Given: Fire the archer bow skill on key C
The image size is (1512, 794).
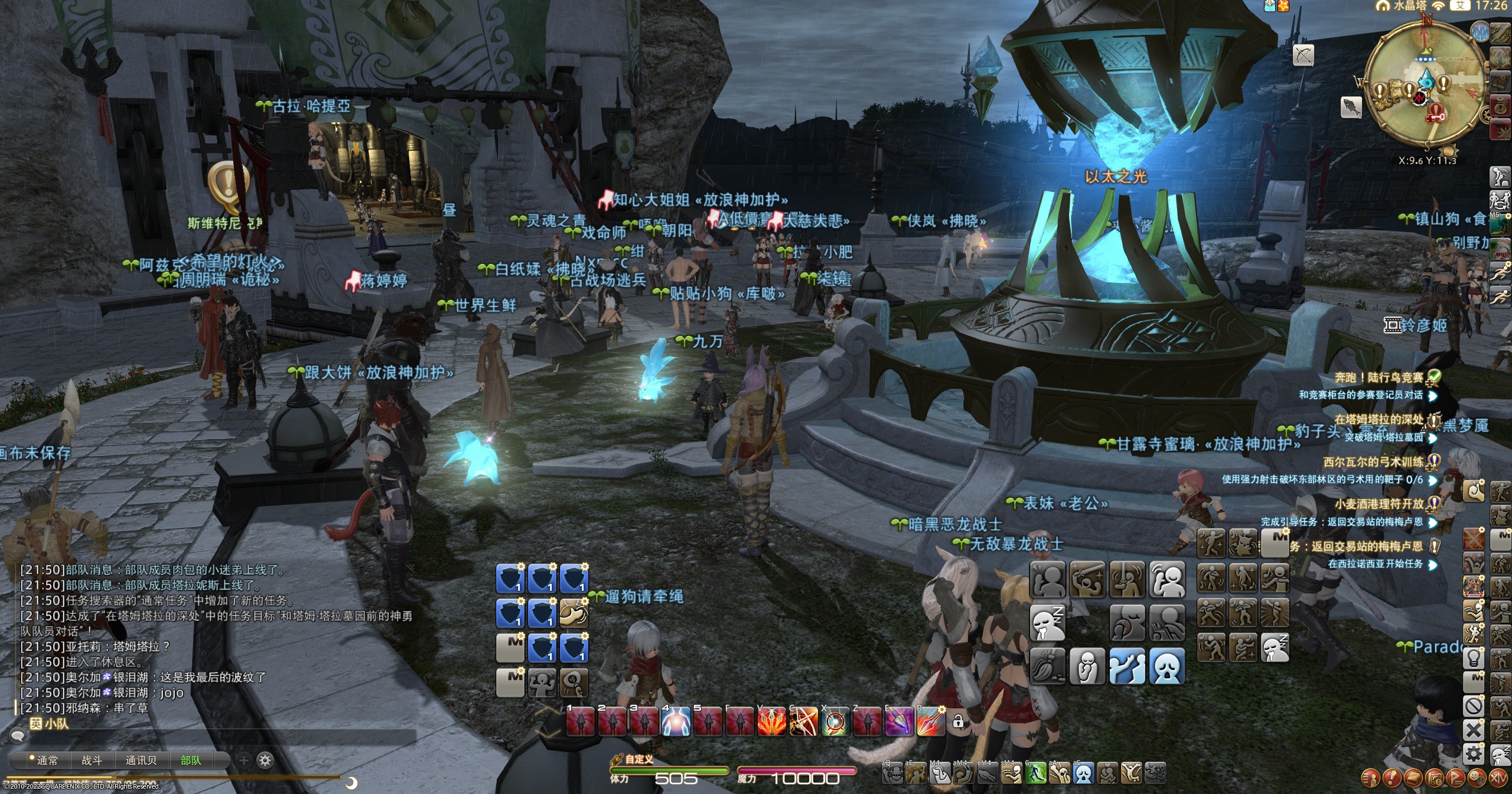Looking at the screenshot, I should click(x=803, y=722).
